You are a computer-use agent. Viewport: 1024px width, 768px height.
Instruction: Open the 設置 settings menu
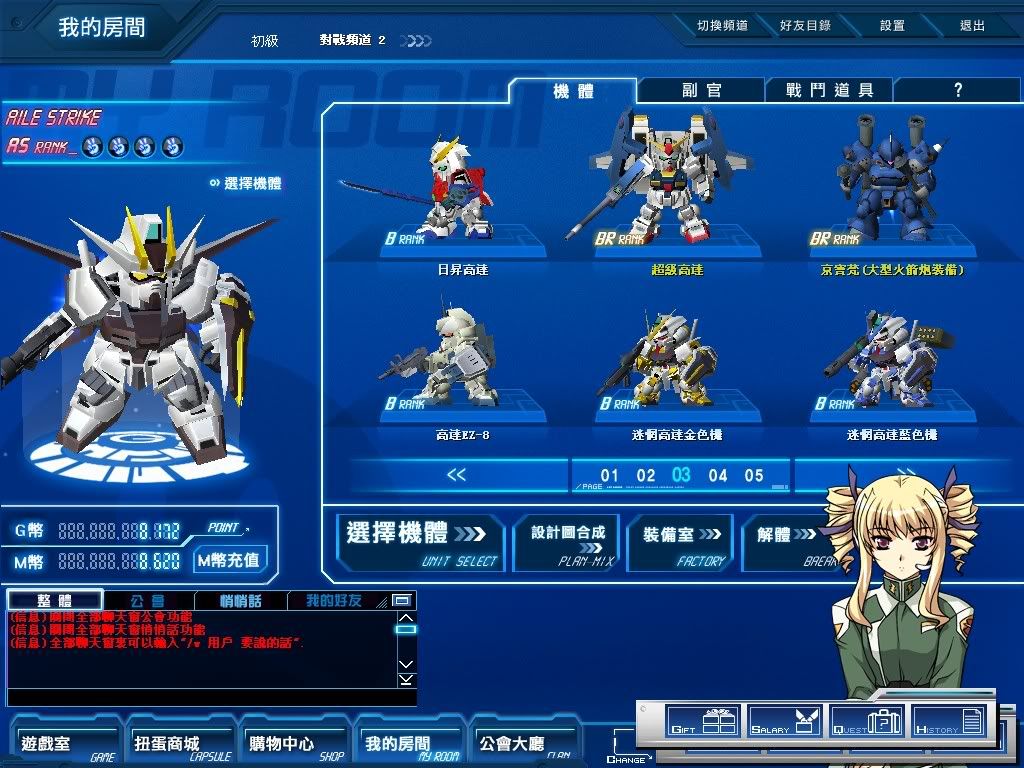(892, 26)
